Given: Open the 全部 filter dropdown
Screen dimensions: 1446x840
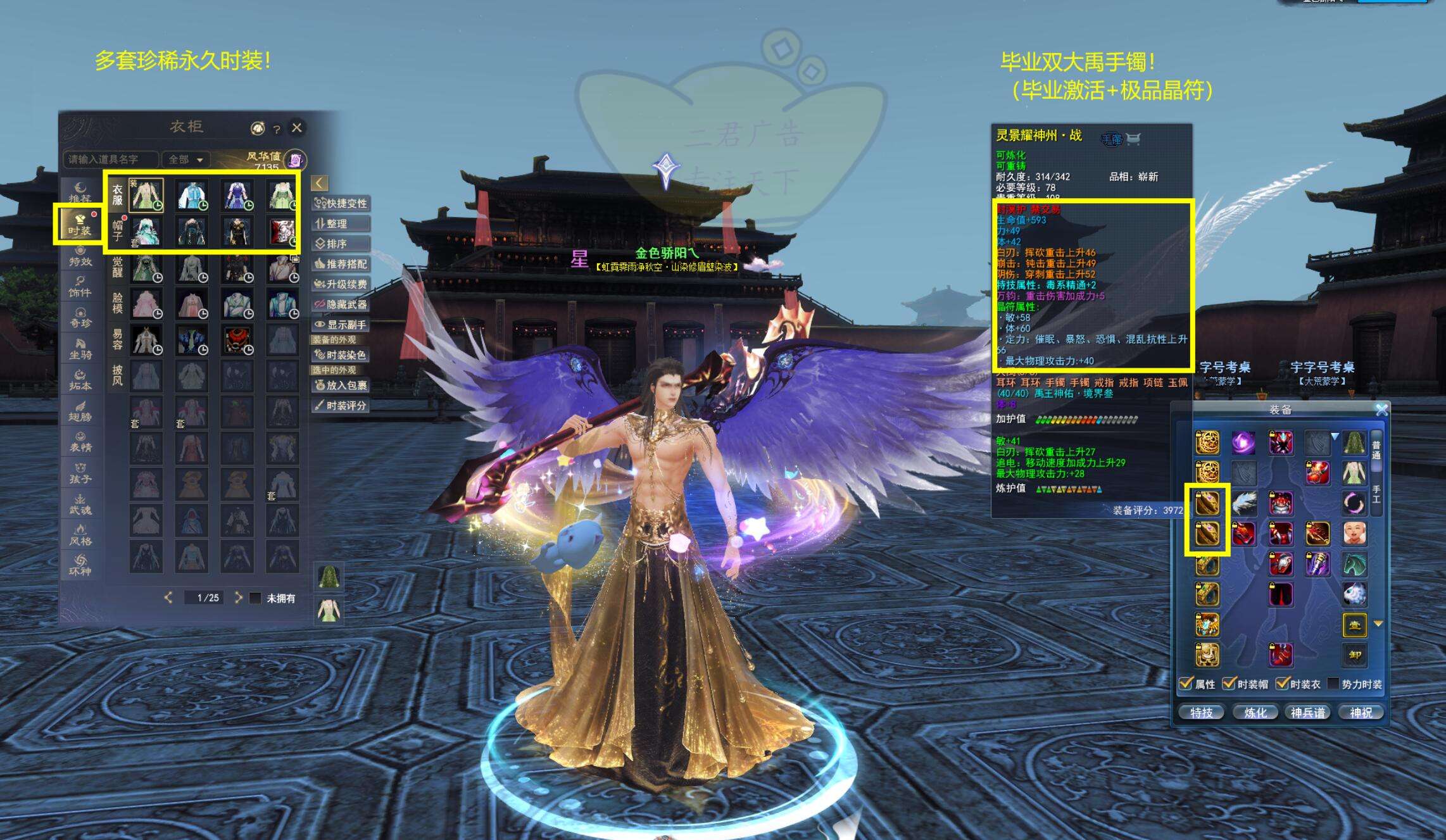Looking at the screenshot, I should tap(185, 160).
